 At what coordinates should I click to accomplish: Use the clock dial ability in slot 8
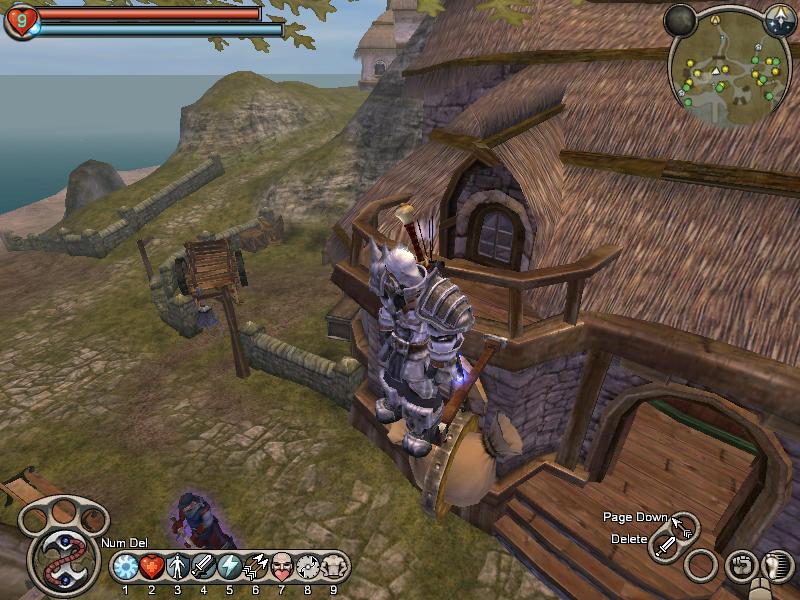(x=307, y=567)
